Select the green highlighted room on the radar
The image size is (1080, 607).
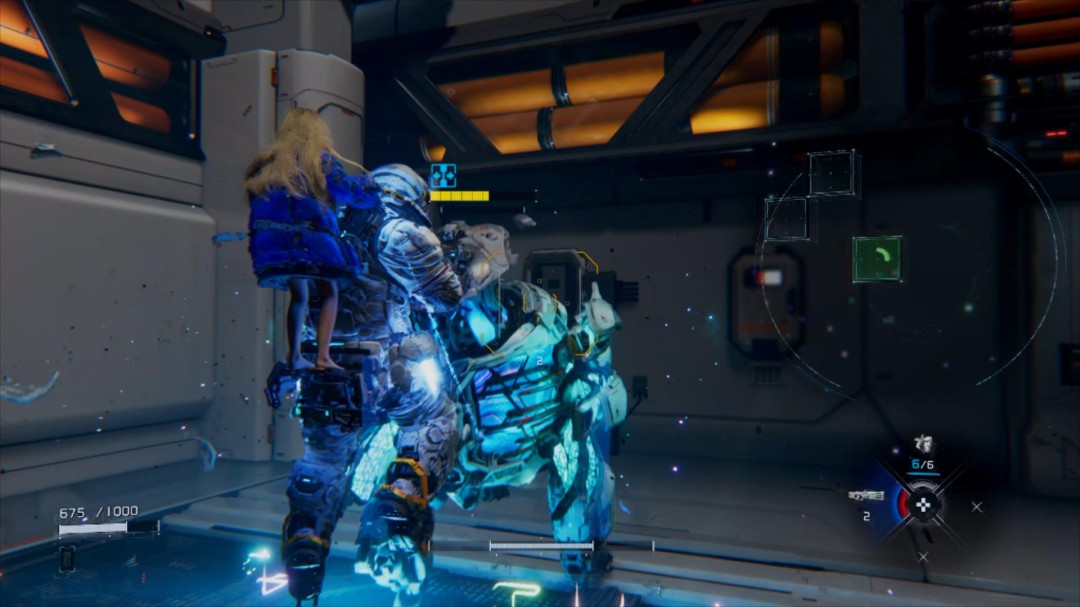(x=877, y=258)
